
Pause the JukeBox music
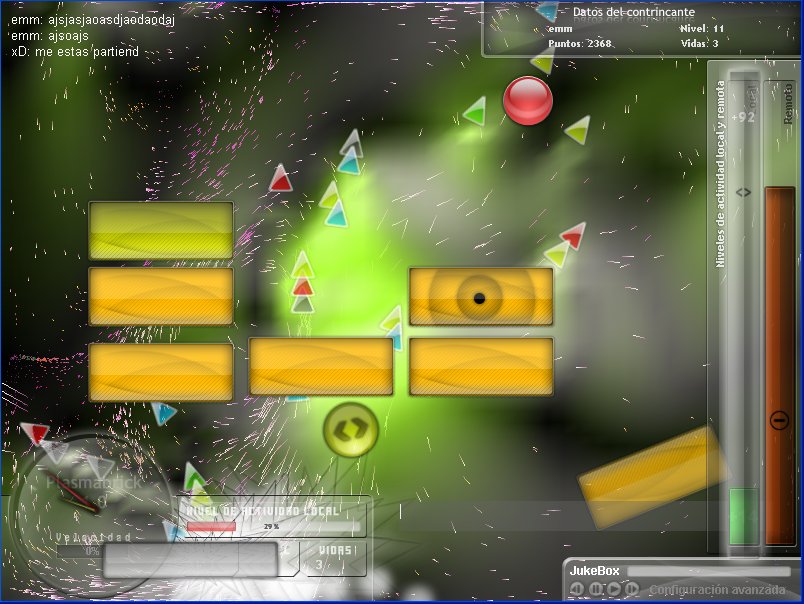[x=596, y=589]
